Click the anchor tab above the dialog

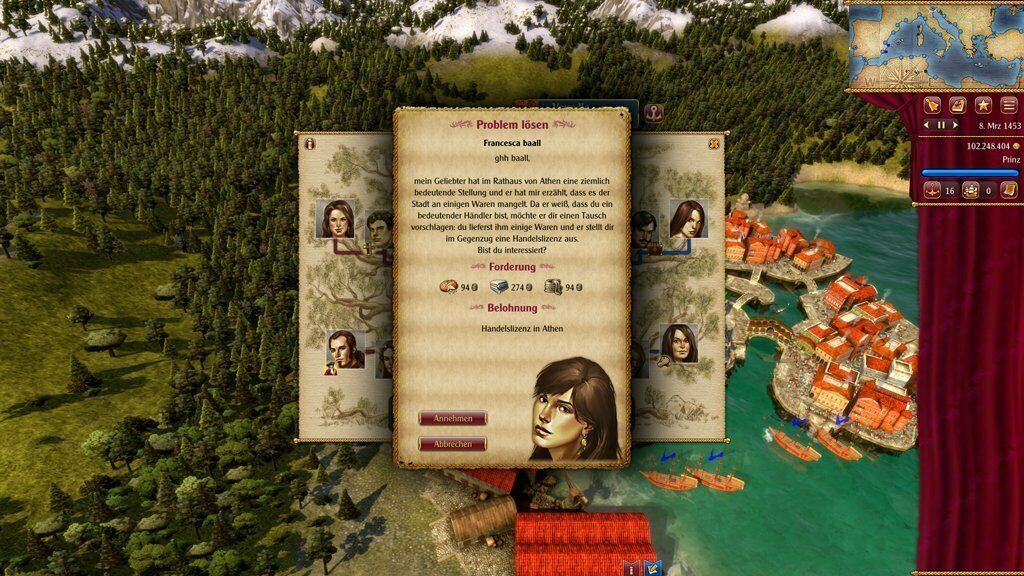coord(654,111)
